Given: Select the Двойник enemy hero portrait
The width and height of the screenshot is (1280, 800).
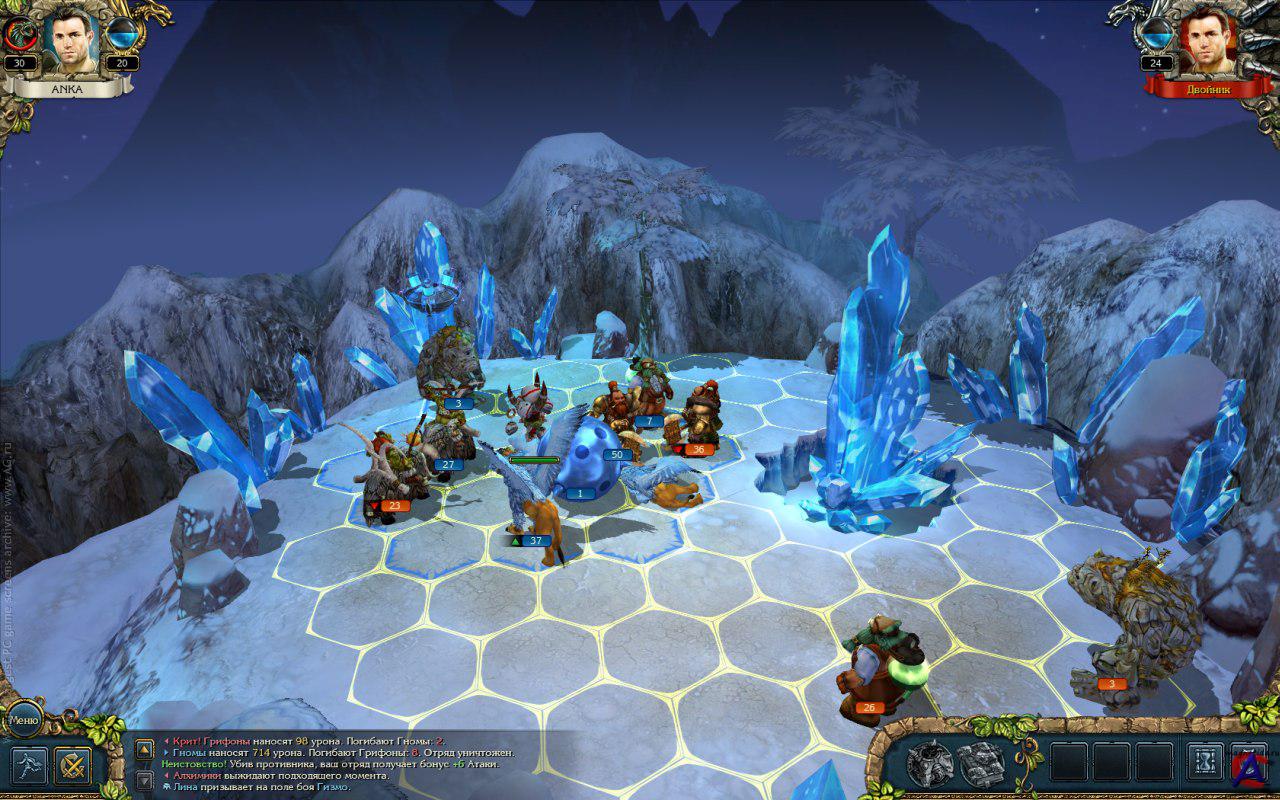Looking at the screenshot, I should (x=1208, y=41).
